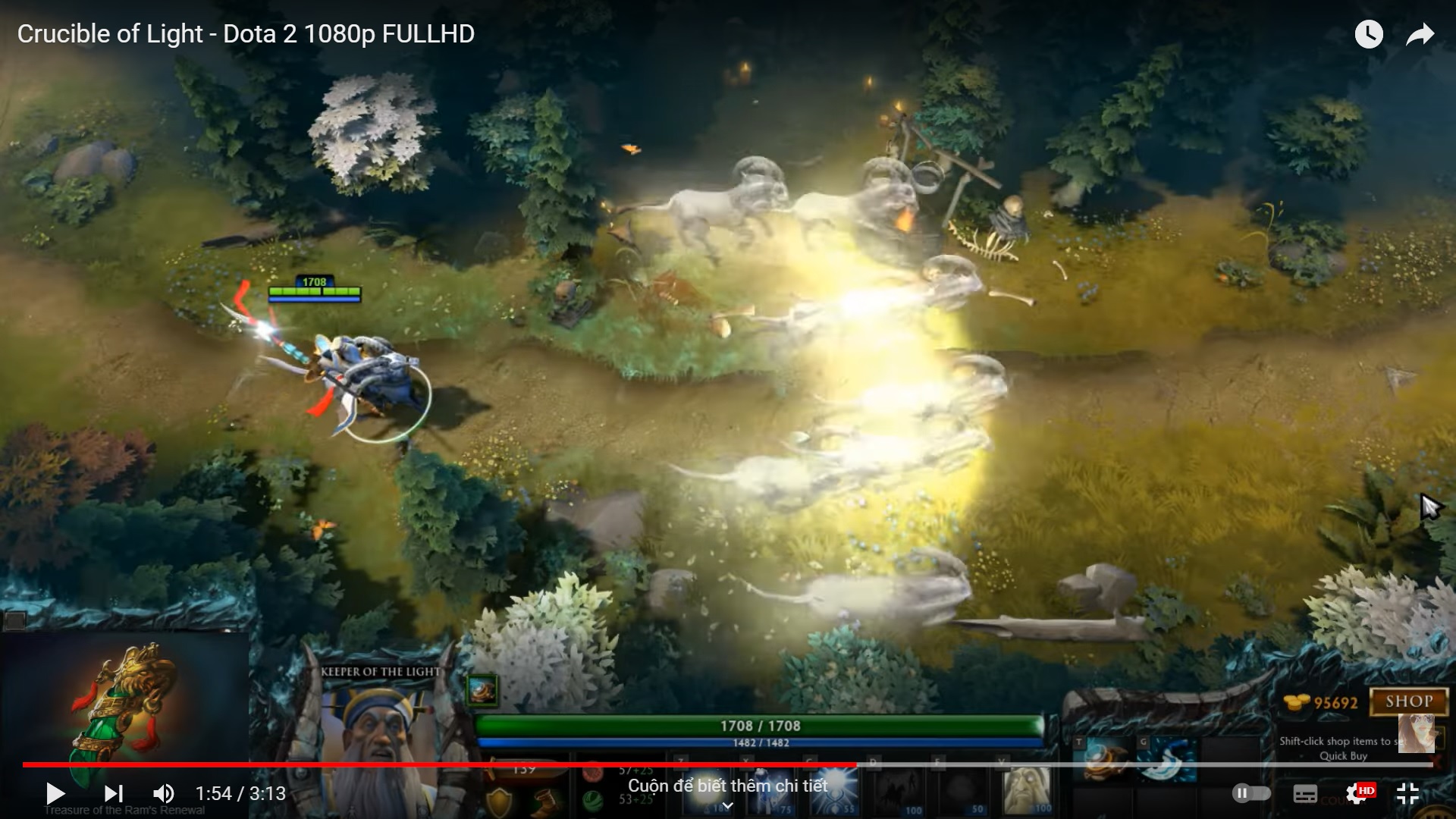Share this video via the share arrow

1420,34
